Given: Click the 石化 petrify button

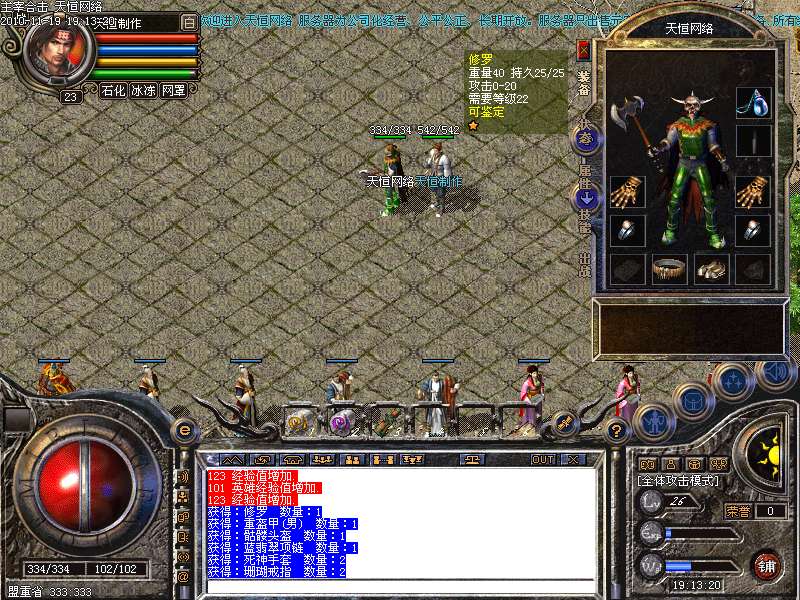Looking at the screenshot, I should [113, 90].
